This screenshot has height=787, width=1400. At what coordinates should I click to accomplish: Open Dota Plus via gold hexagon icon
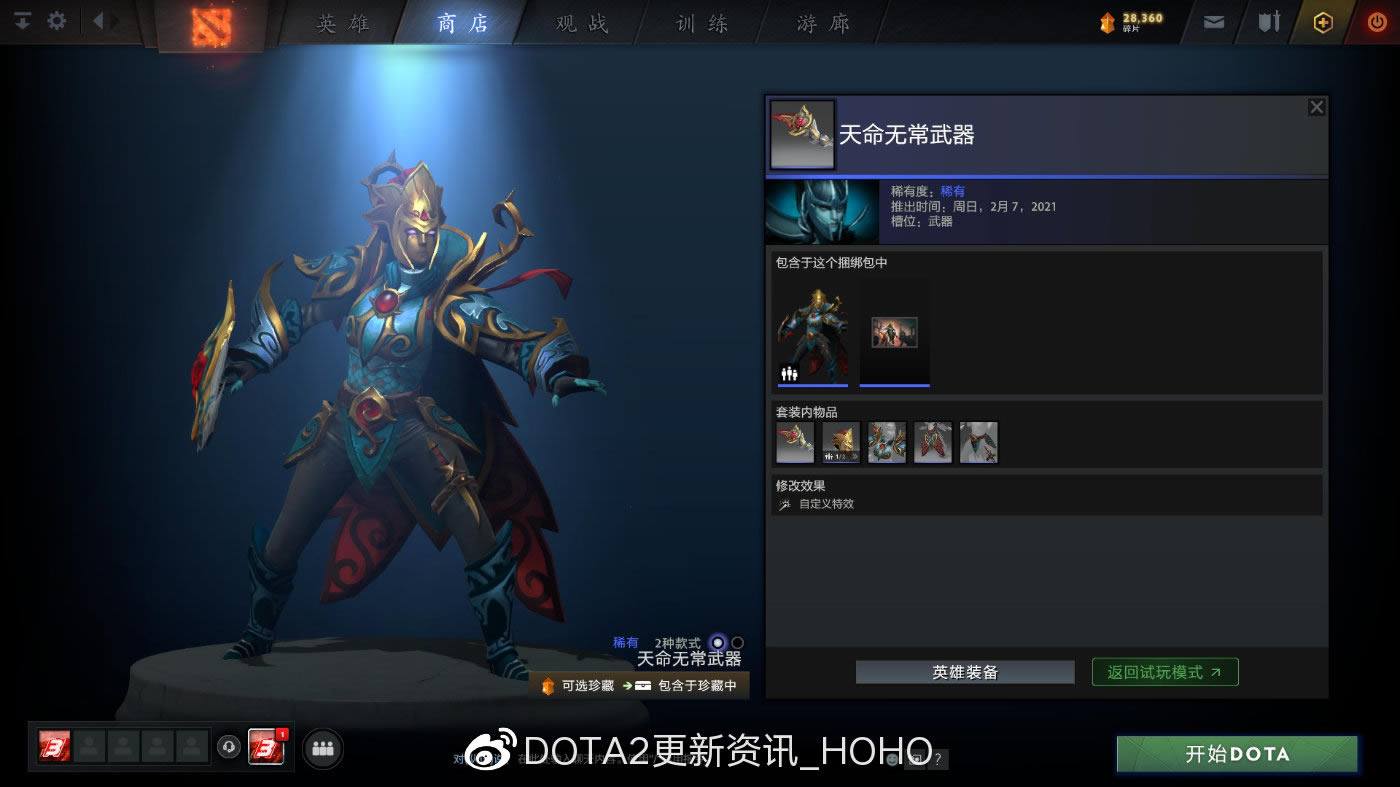click(1322, 21)
